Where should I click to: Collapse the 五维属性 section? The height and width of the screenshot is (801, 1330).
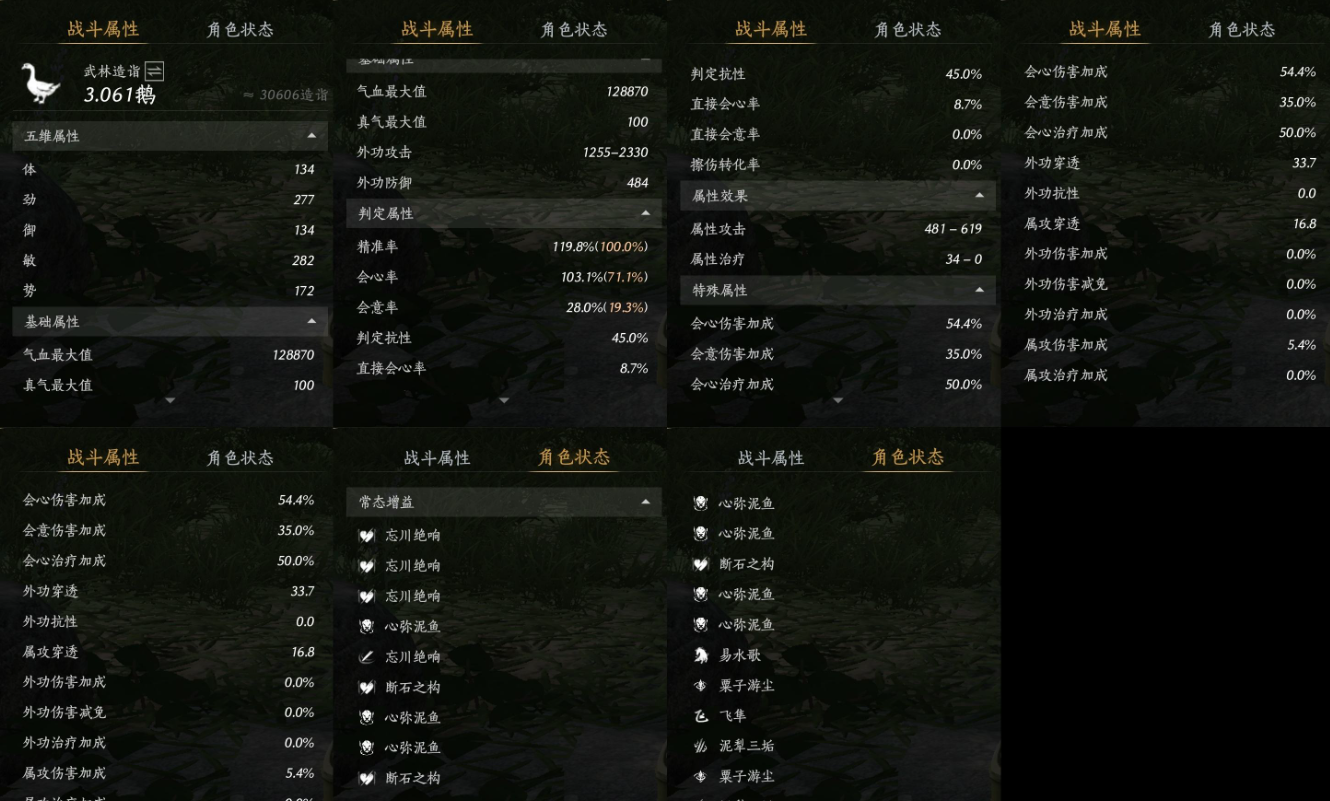click(314, 137)
